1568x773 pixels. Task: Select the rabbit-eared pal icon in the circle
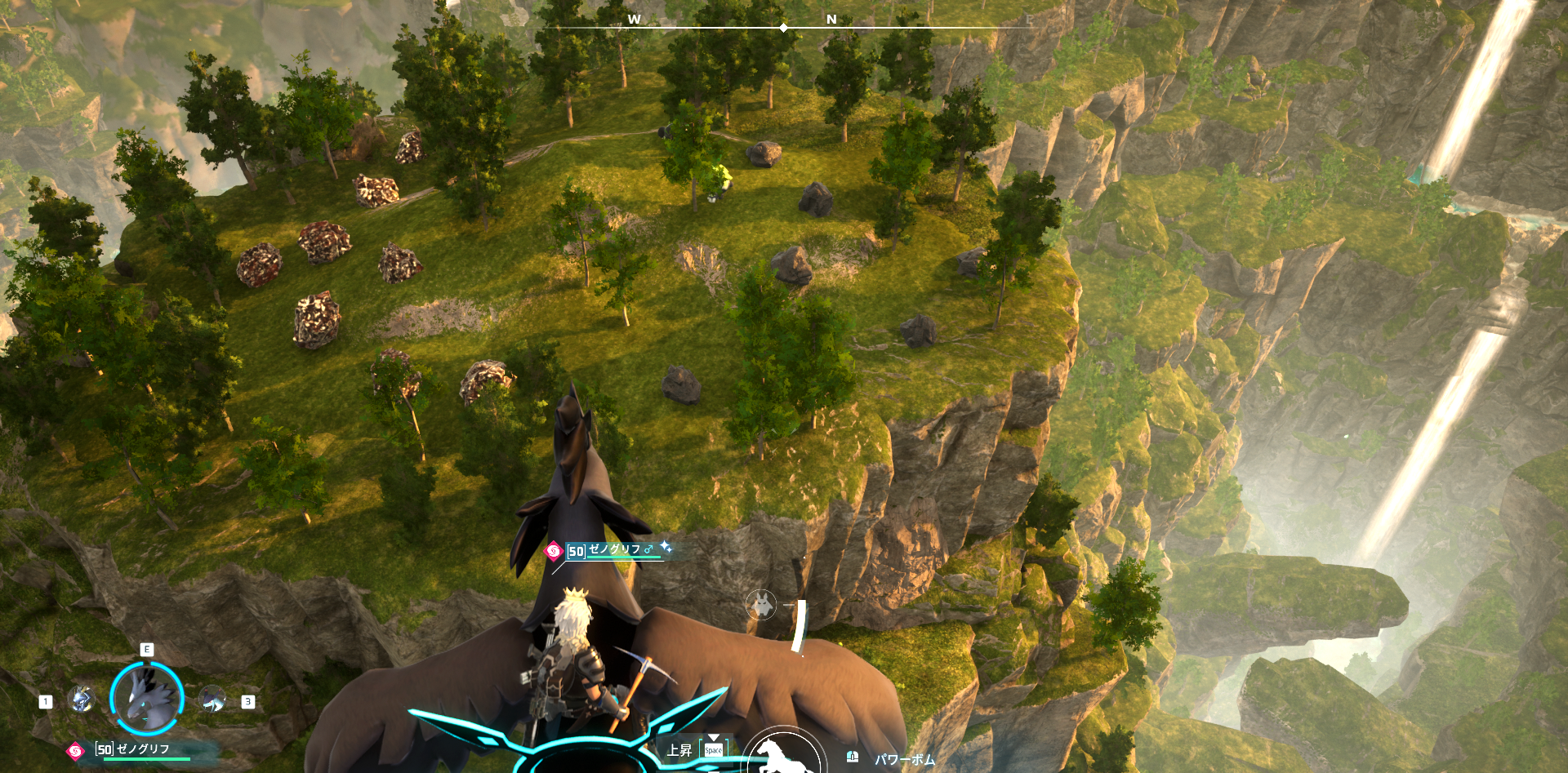click(x=761, y=605)
